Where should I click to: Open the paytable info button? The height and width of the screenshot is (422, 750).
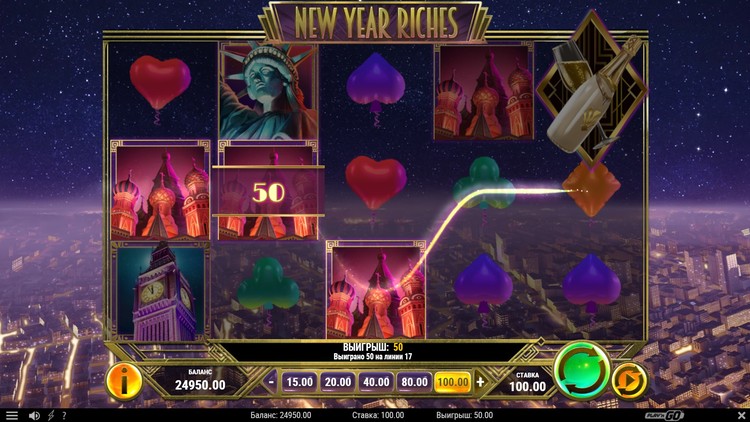[123, 380]
